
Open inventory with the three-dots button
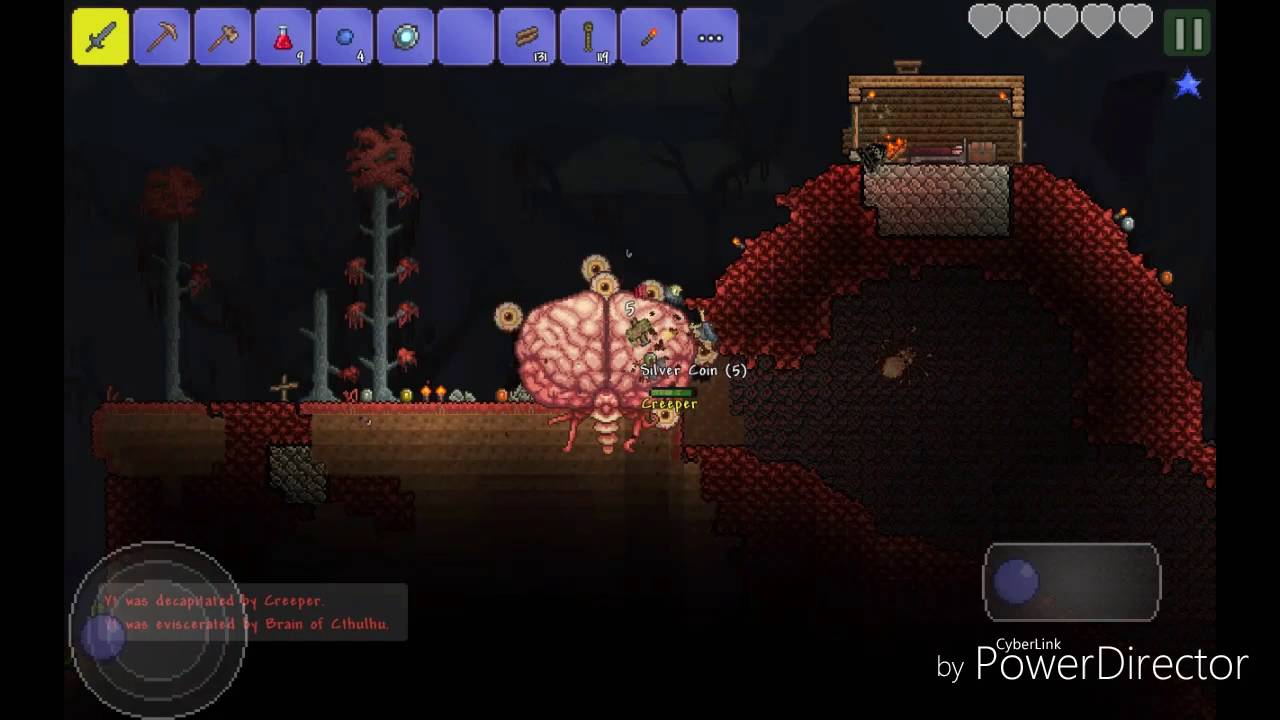tap(710, 37)
